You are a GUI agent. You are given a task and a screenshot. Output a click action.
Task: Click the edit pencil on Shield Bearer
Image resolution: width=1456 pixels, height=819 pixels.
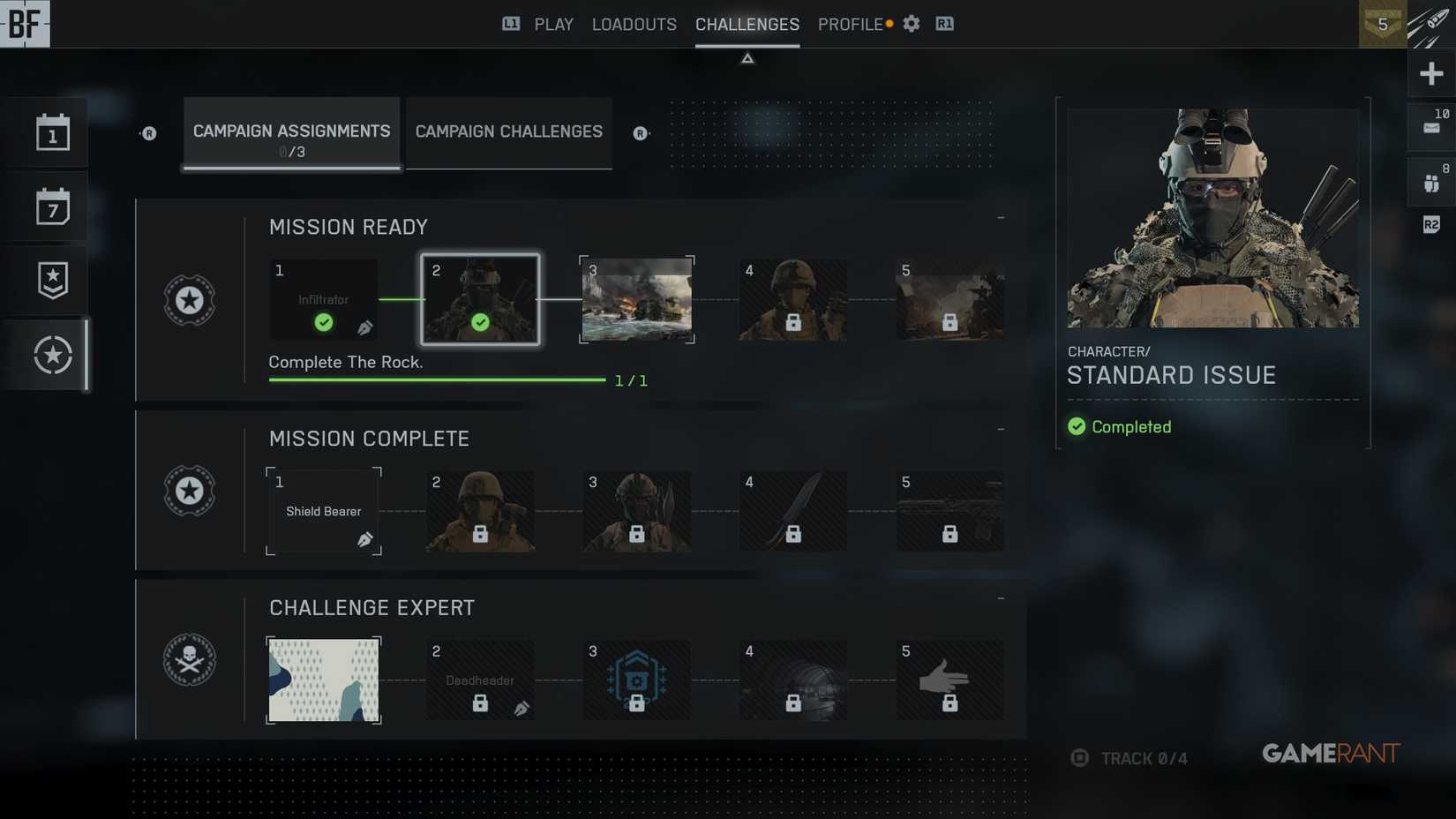[x=364, y=540]
